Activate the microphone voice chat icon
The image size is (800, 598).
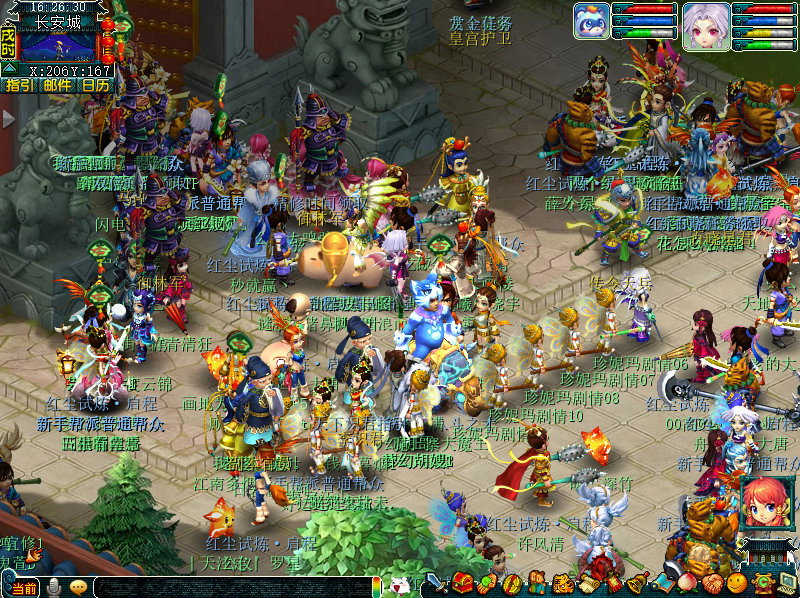pos(54,588)
